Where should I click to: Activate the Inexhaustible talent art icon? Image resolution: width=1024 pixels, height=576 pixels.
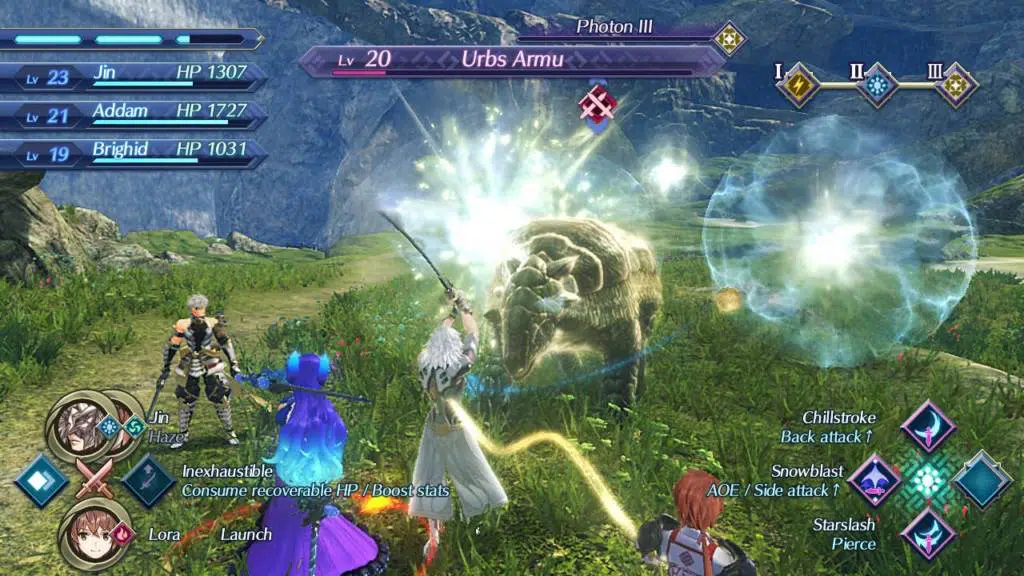tap(149, 480)
